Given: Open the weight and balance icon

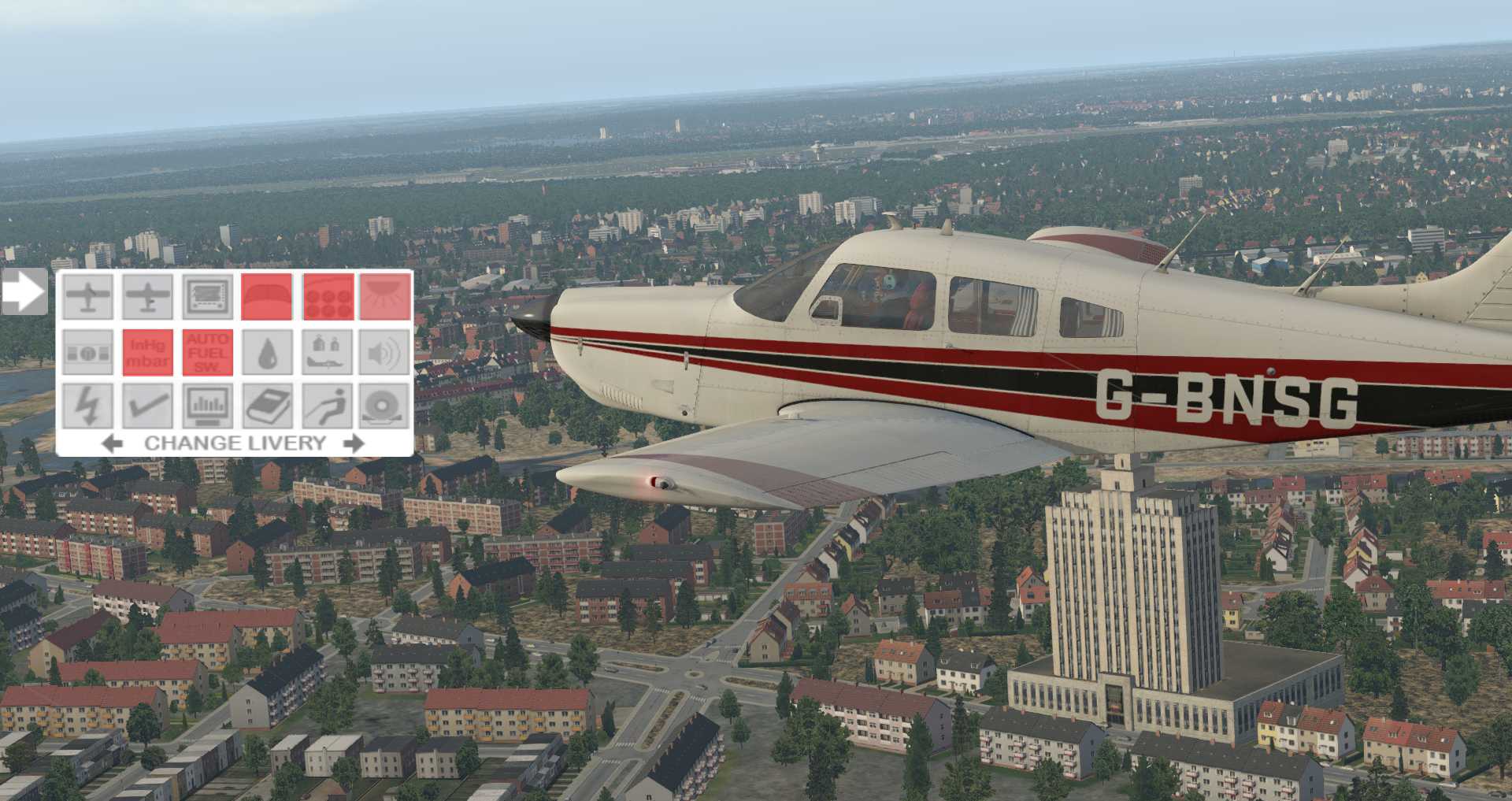Looking at the screenshot, I should pyautogui.click(x=328, y=352).
